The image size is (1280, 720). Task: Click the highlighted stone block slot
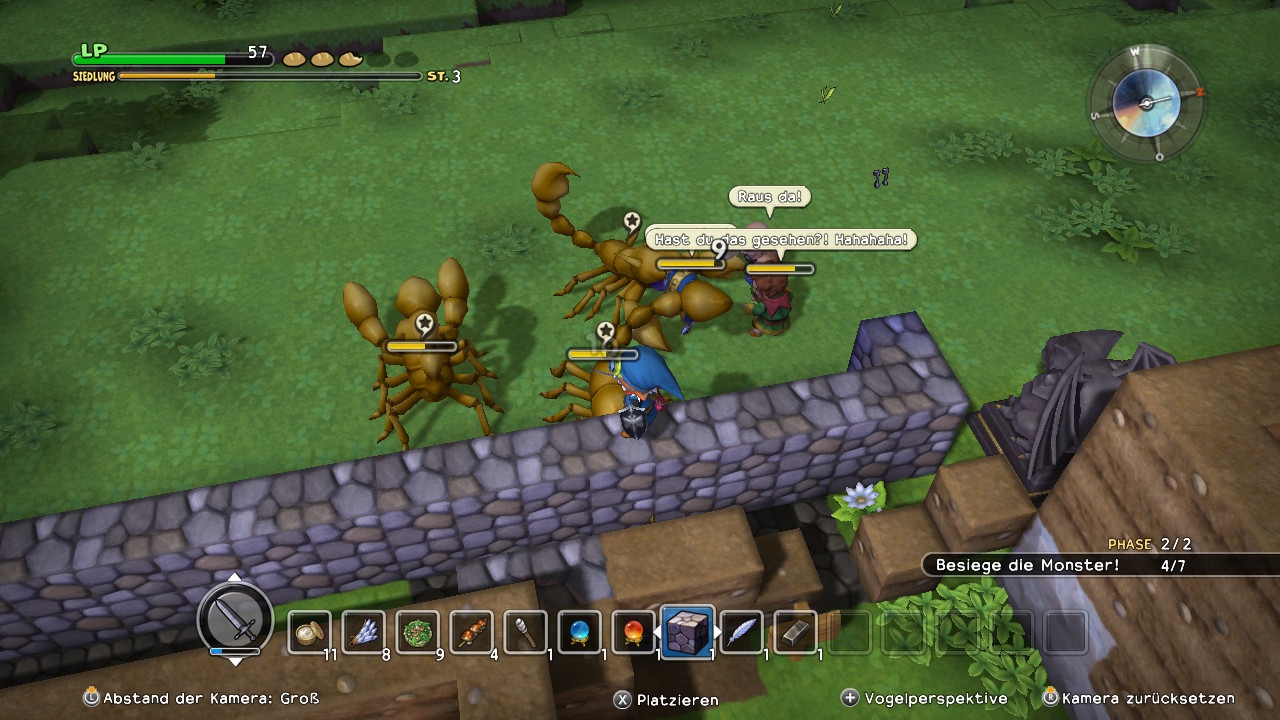click(x=688, y=632)
